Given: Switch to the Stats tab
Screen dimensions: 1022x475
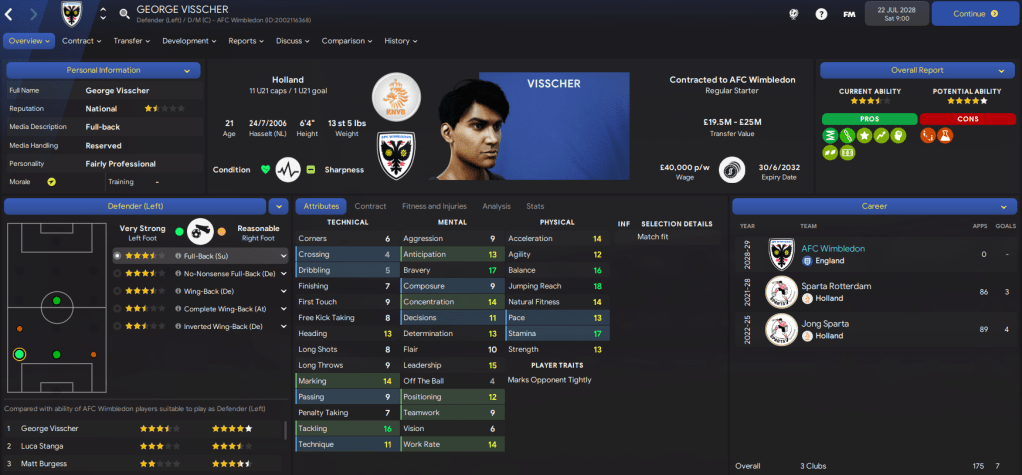Looking at the screenshot, I should [x=535, y=206].
